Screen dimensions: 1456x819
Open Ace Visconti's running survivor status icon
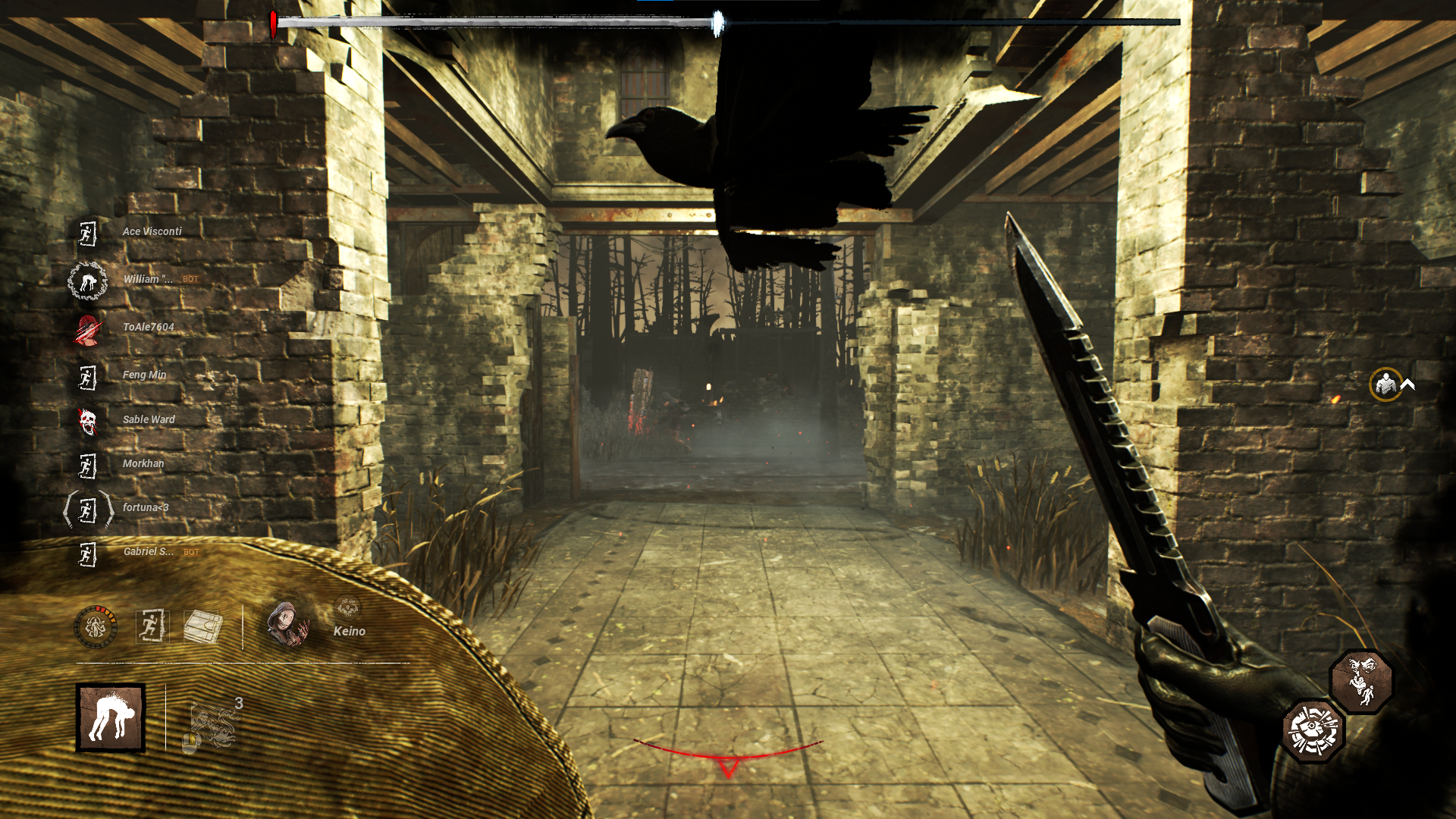[x=87, y=234]
